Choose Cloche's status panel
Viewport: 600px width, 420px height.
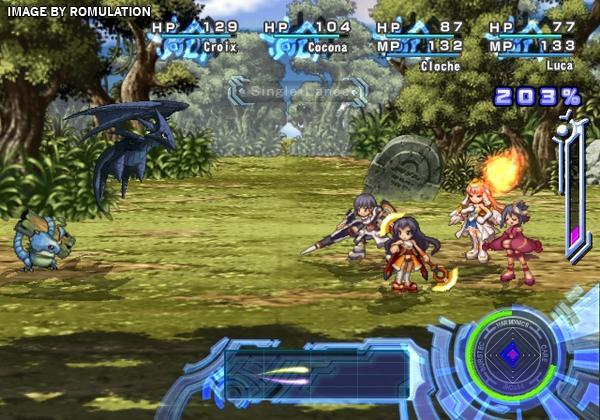420,42
